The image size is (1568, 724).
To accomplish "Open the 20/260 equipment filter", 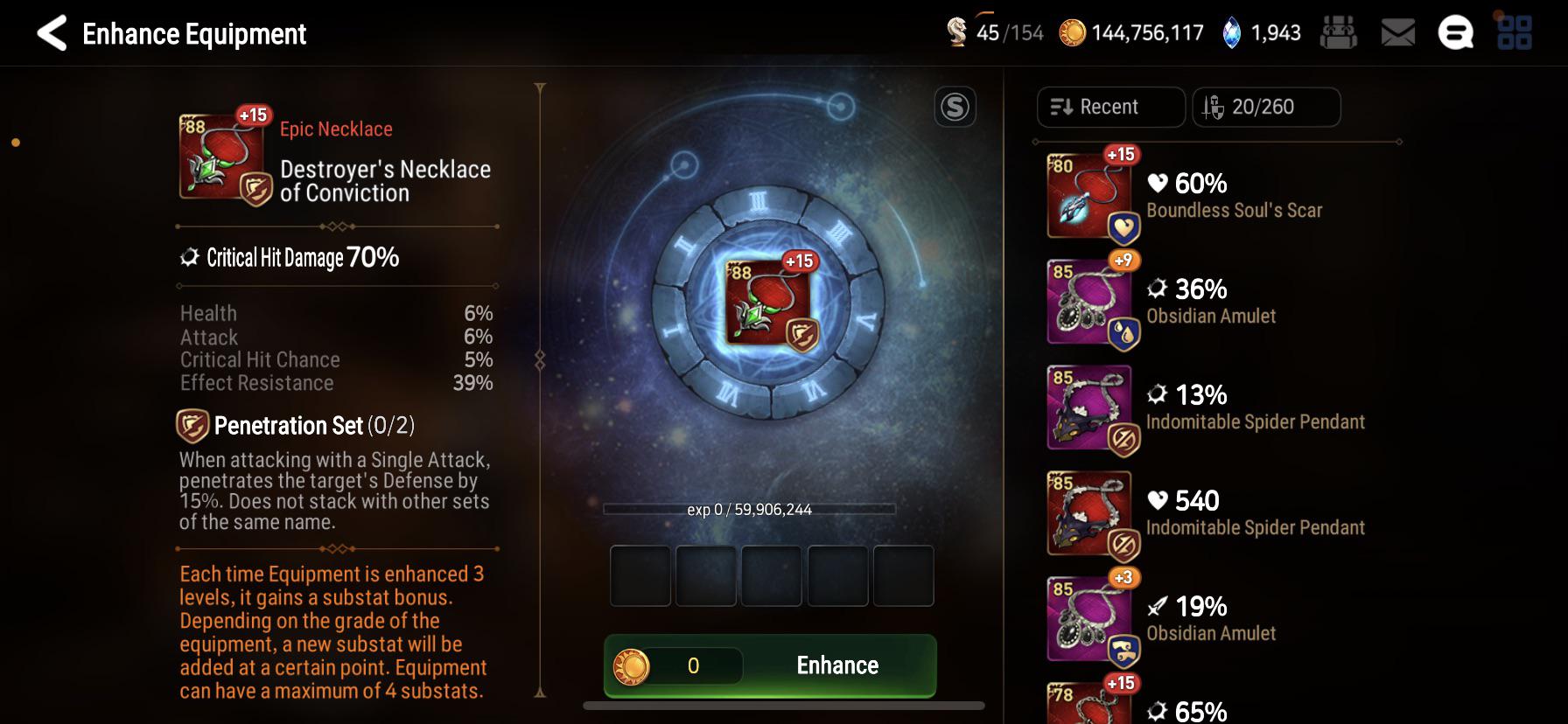I will coord(1265,107).
